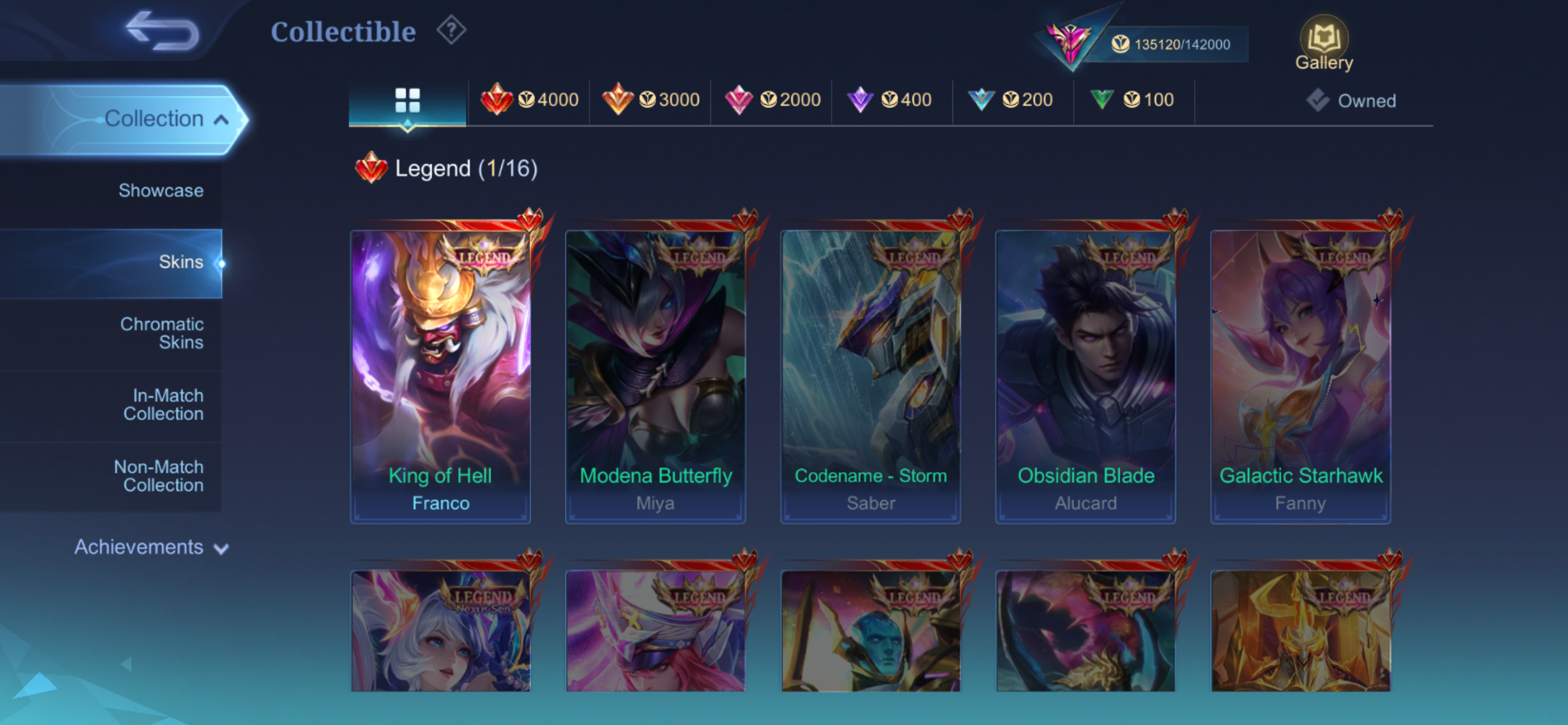Open Non-Match Collection
Viewport: 1568px width, 725px height.
point(159,476)
